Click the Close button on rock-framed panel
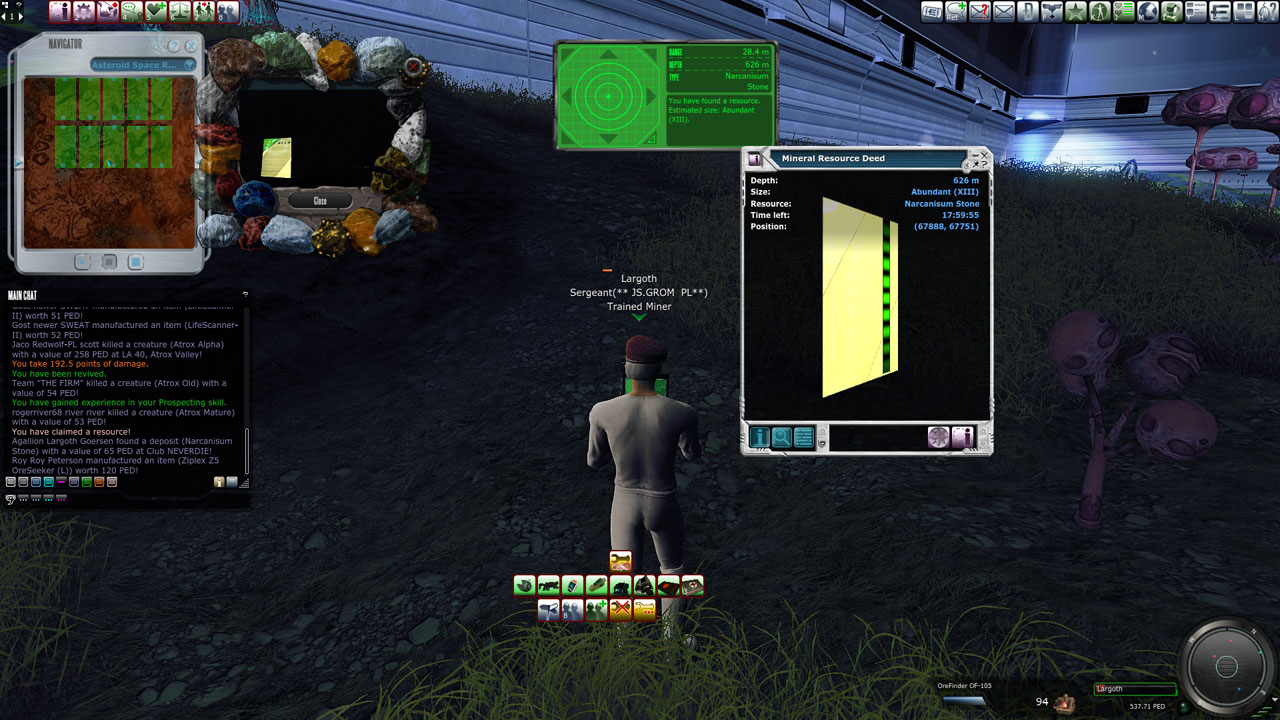The image size is (1280, 720). (319, 201)
